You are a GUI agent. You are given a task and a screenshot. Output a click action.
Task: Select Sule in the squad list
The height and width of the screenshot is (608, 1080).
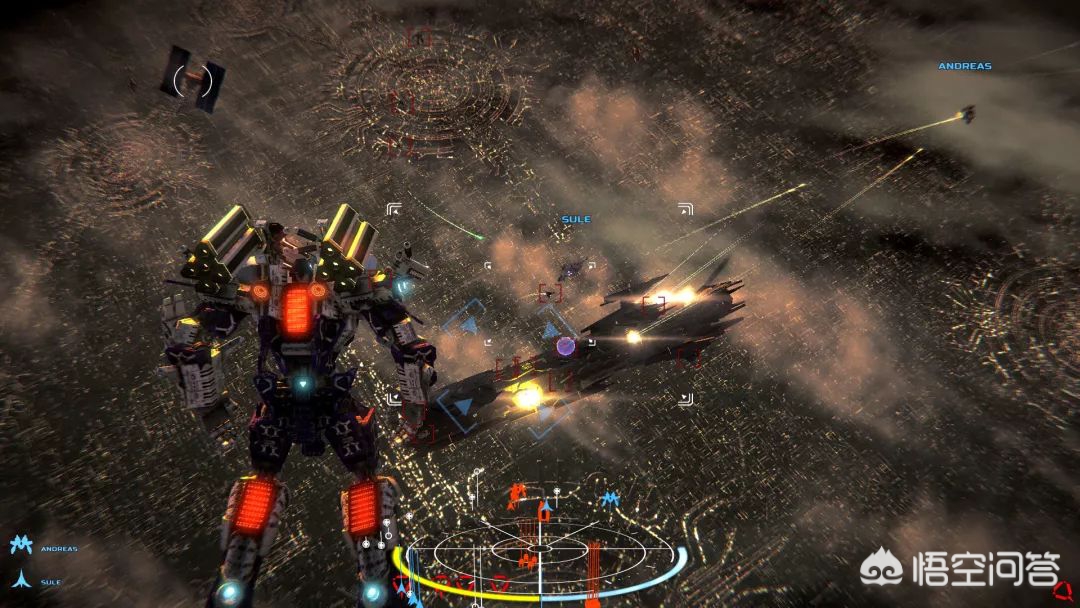(x=50, y=581)
